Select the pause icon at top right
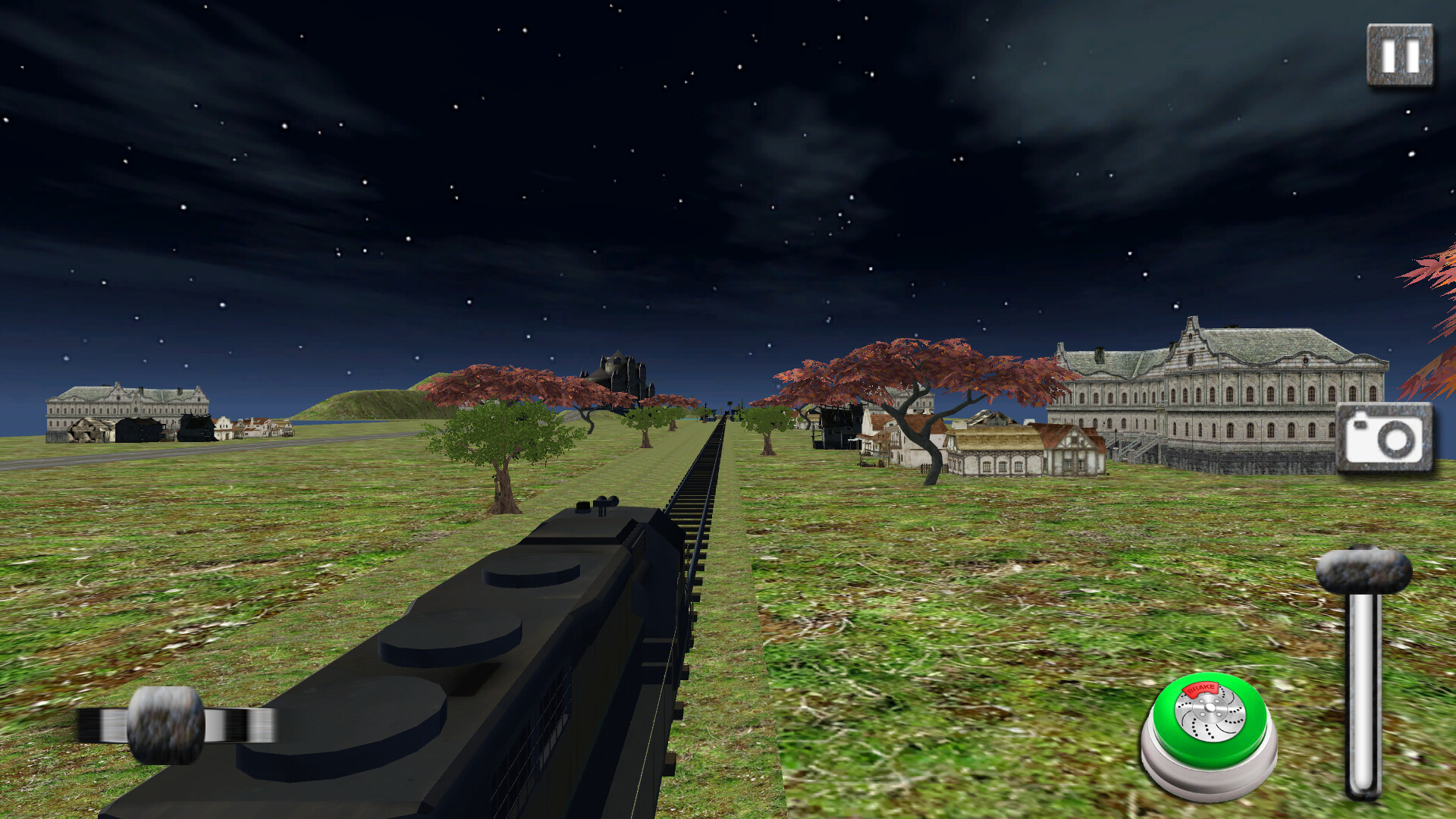The image size is (1456, 819). coord(1401,53)
